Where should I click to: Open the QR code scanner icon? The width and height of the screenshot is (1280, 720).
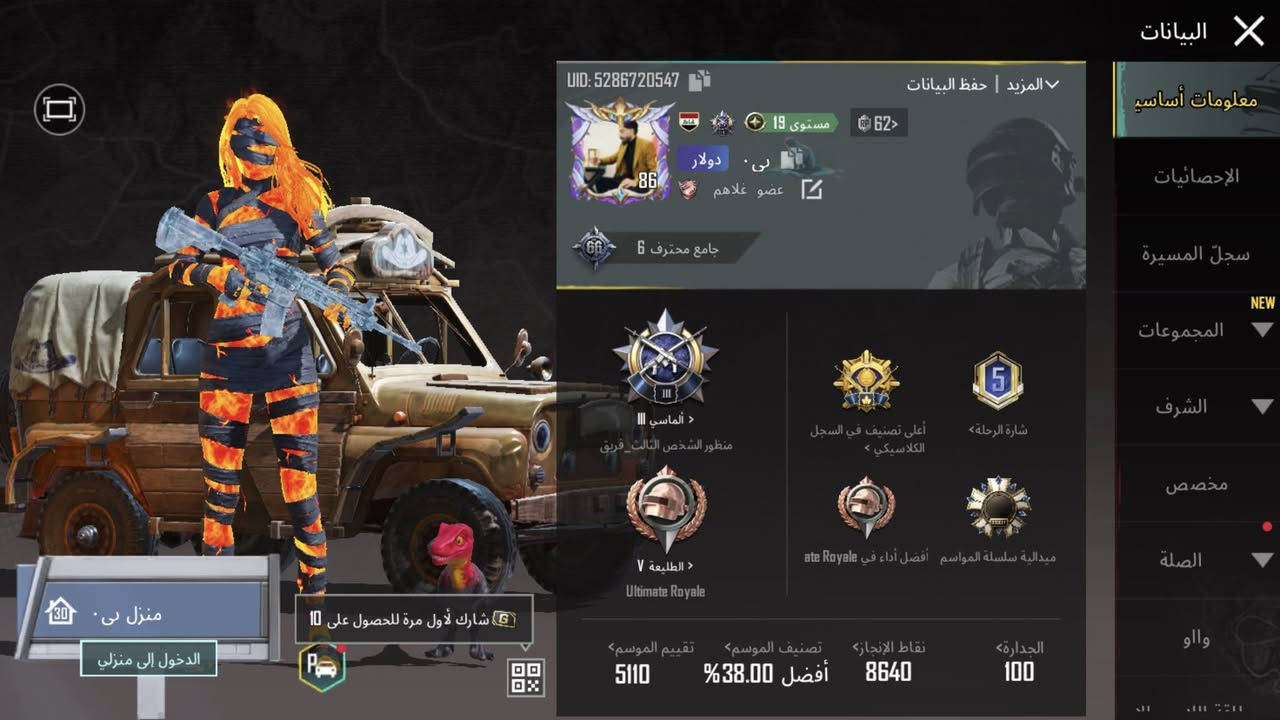[x=525, y=678]
